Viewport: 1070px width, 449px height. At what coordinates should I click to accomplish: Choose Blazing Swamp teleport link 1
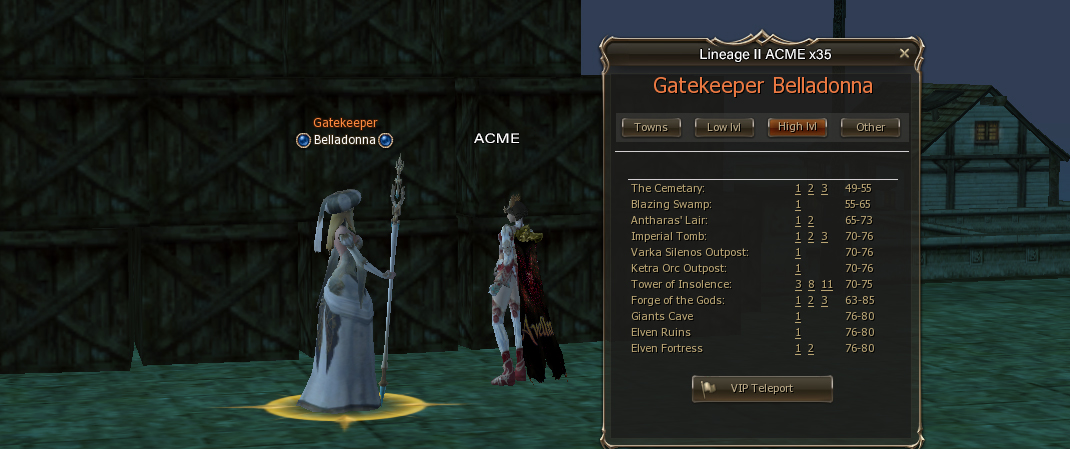pyautogui.click(x=798, y=204)
